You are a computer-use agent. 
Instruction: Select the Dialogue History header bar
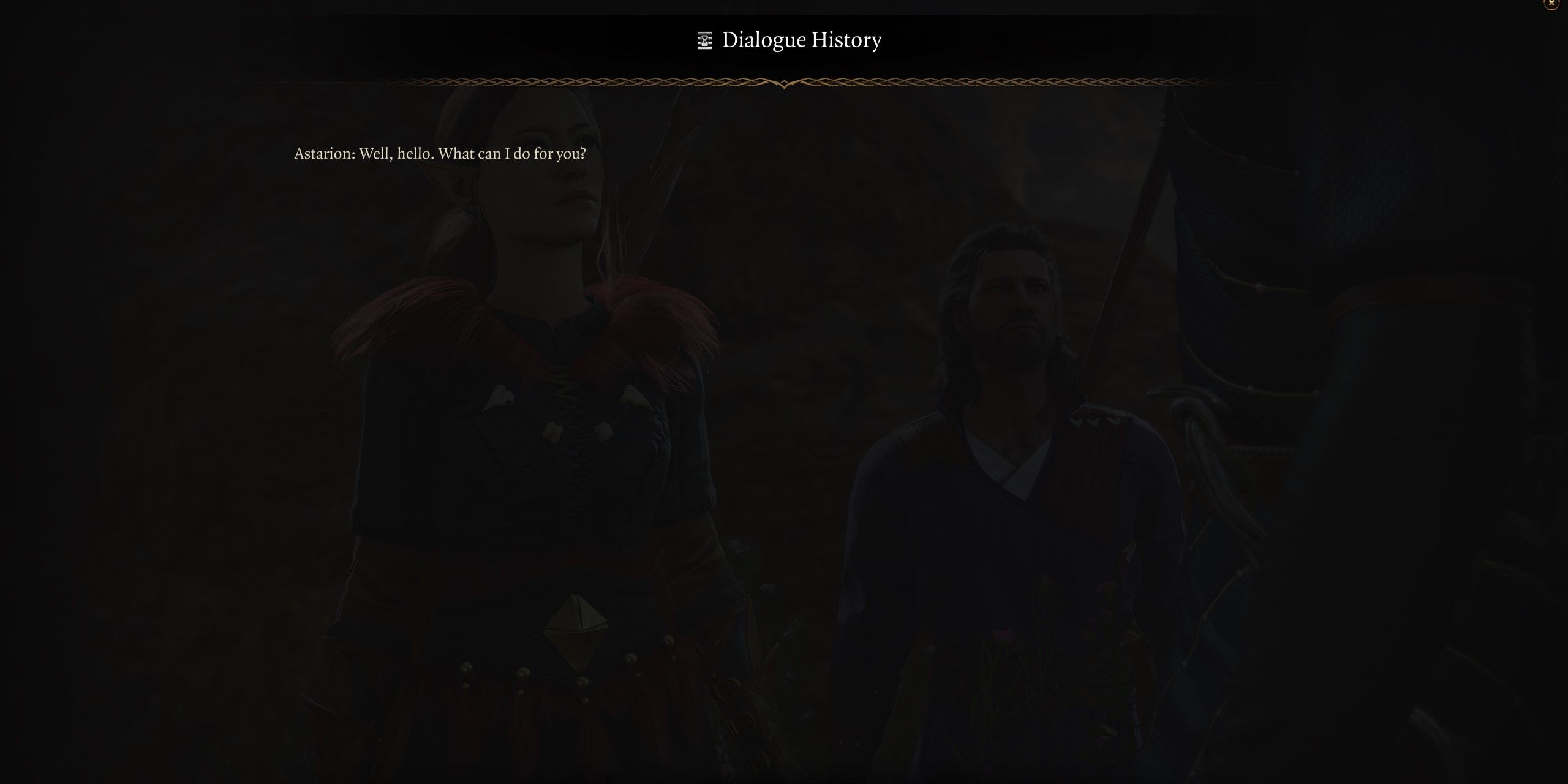click(784, 40)
